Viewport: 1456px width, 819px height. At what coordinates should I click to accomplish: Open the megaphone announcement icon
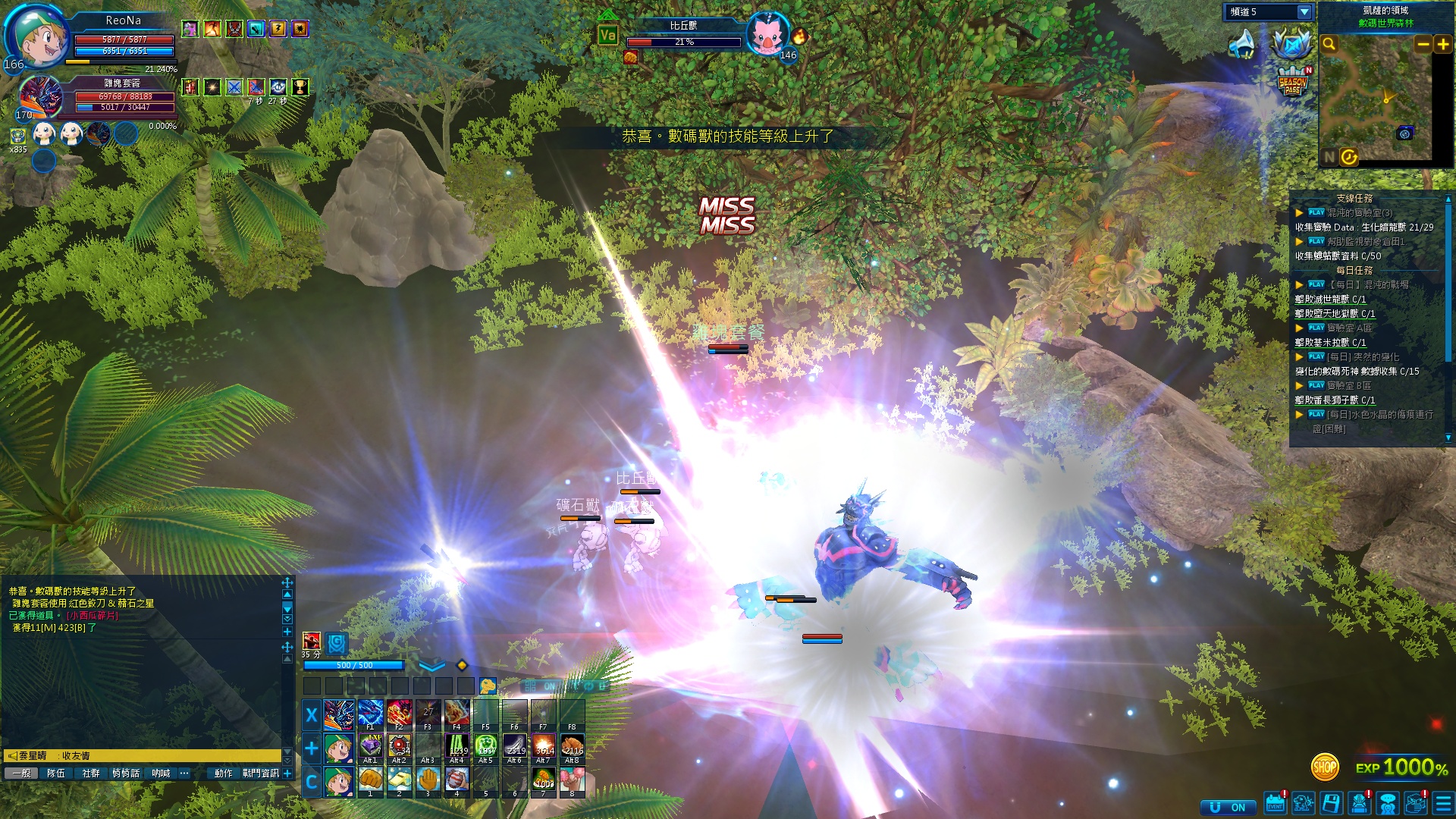coord(1242,44)
